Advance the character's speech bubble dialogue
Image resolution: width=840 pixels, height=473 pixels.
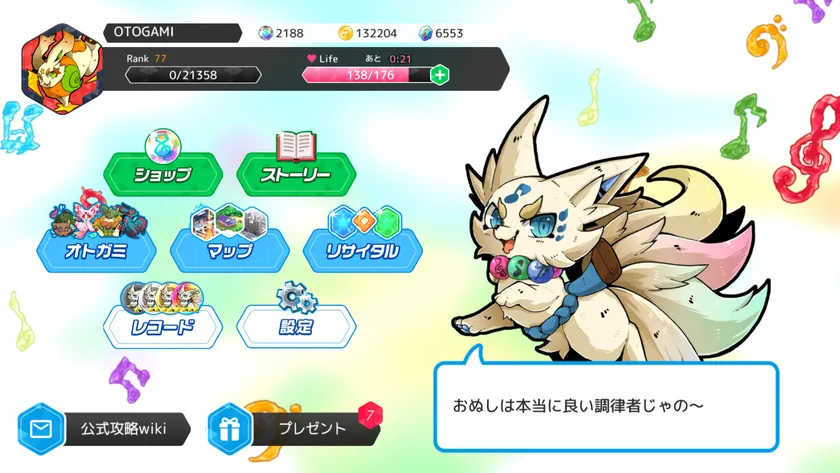point(605,407)
